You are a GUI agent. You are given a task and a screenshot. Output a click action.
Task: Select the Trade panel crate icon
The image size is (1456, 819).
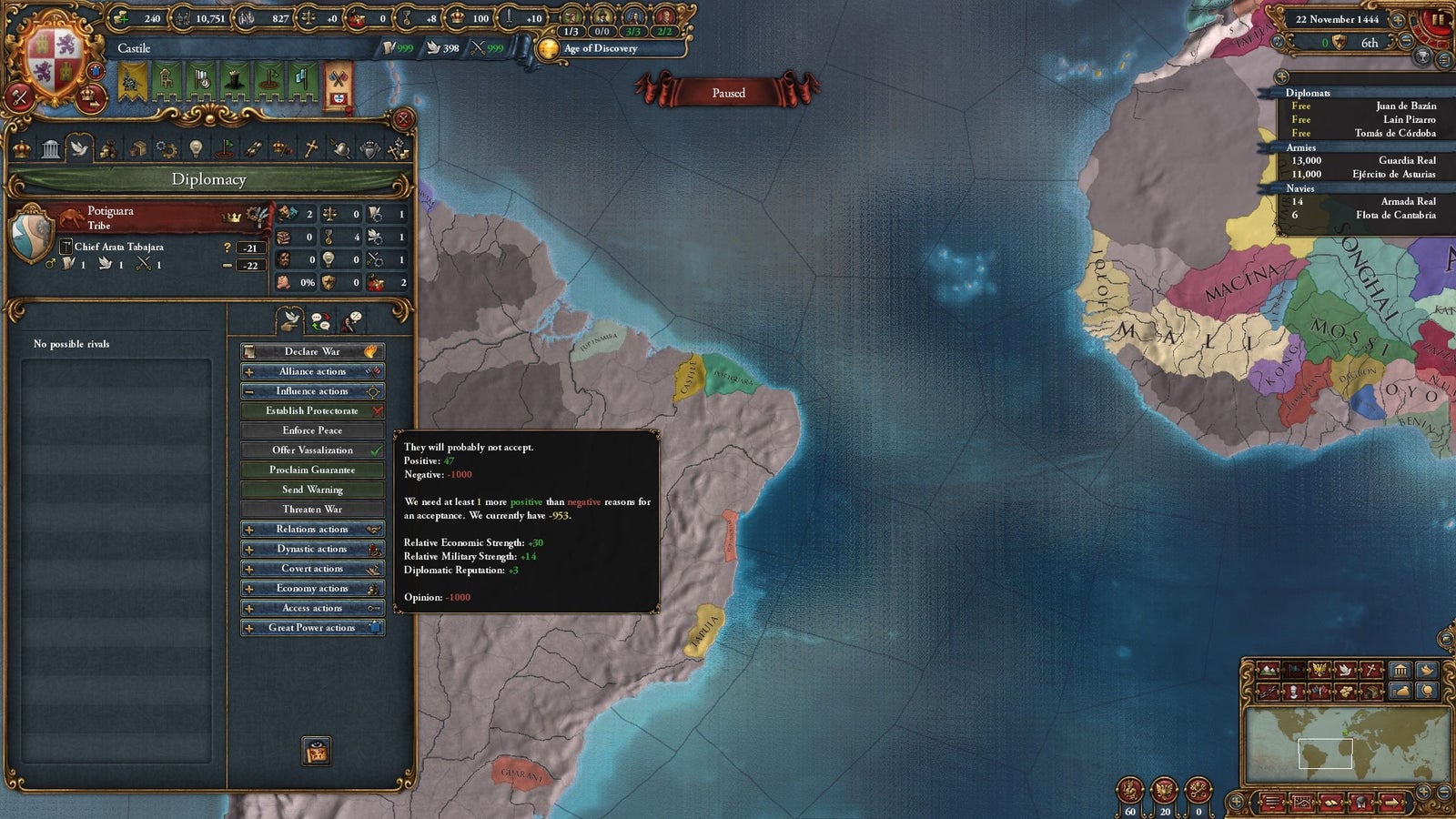(138, 150)
